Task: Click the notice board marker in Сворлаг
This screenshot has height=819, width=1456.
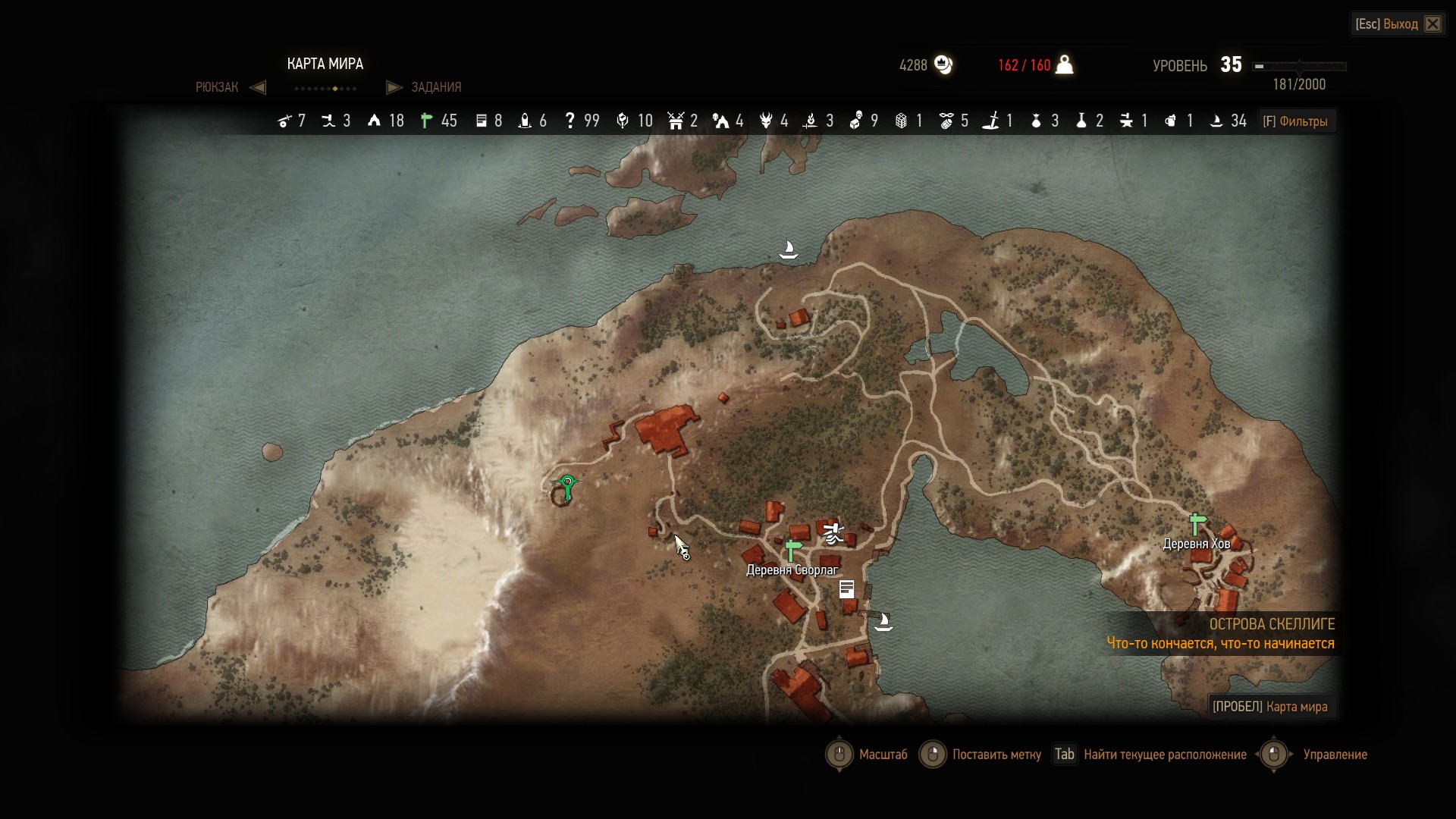Action: pyautogui.click(x=847, y=589)
